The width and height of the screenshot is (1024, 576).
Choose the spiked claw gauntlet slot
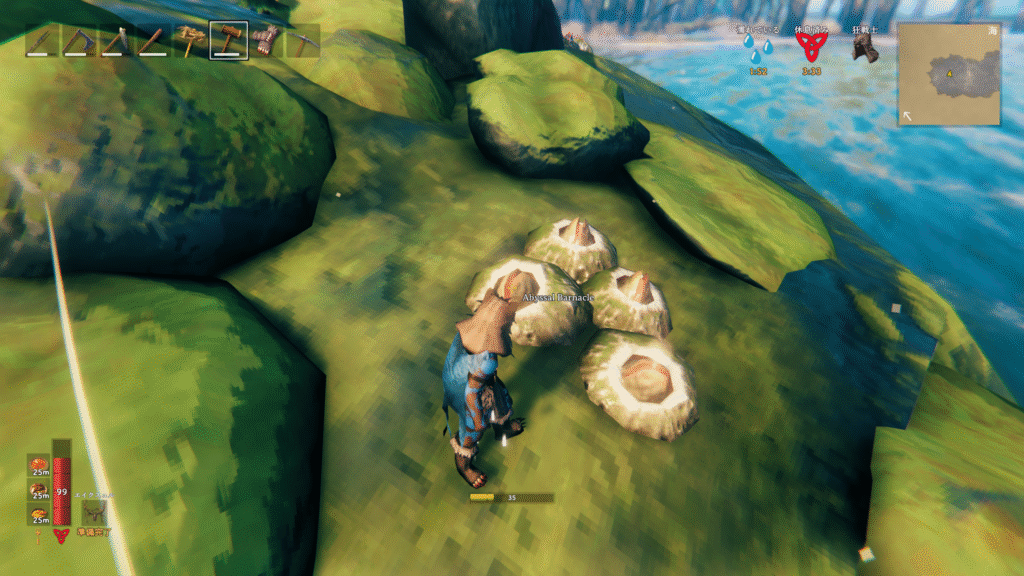[x=266, y=41]
